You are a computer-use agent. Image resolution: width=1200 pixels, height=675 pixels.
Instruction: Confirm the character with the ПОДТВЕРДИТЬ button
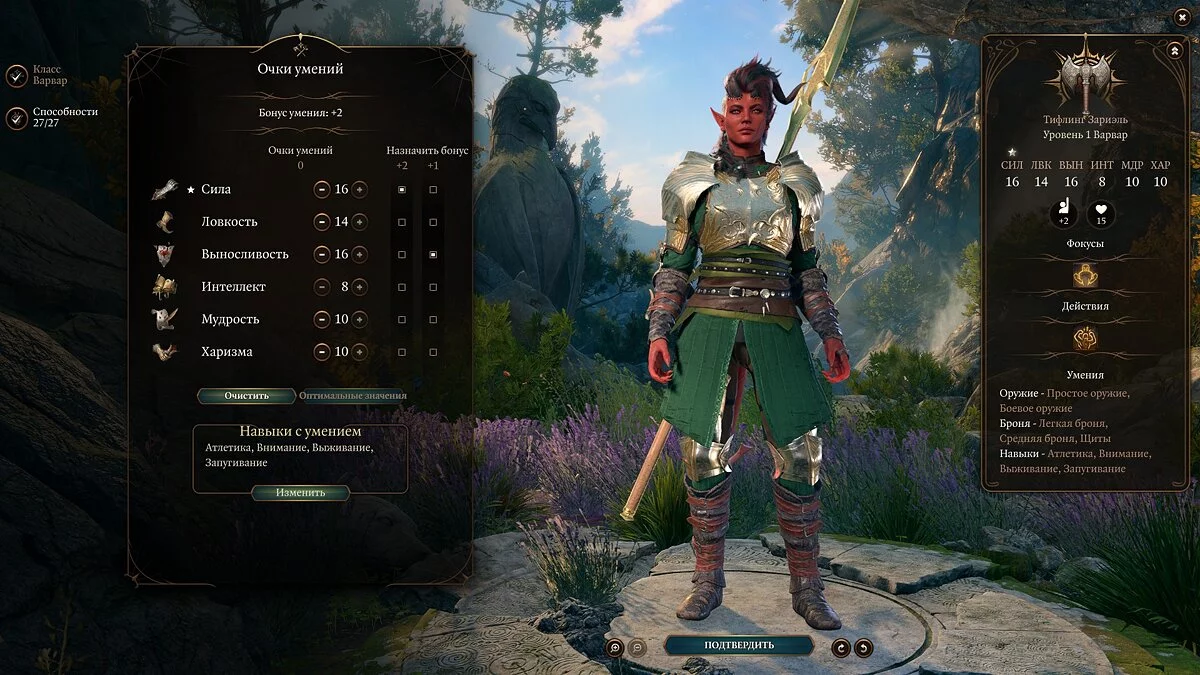click(x=738, y=645)
